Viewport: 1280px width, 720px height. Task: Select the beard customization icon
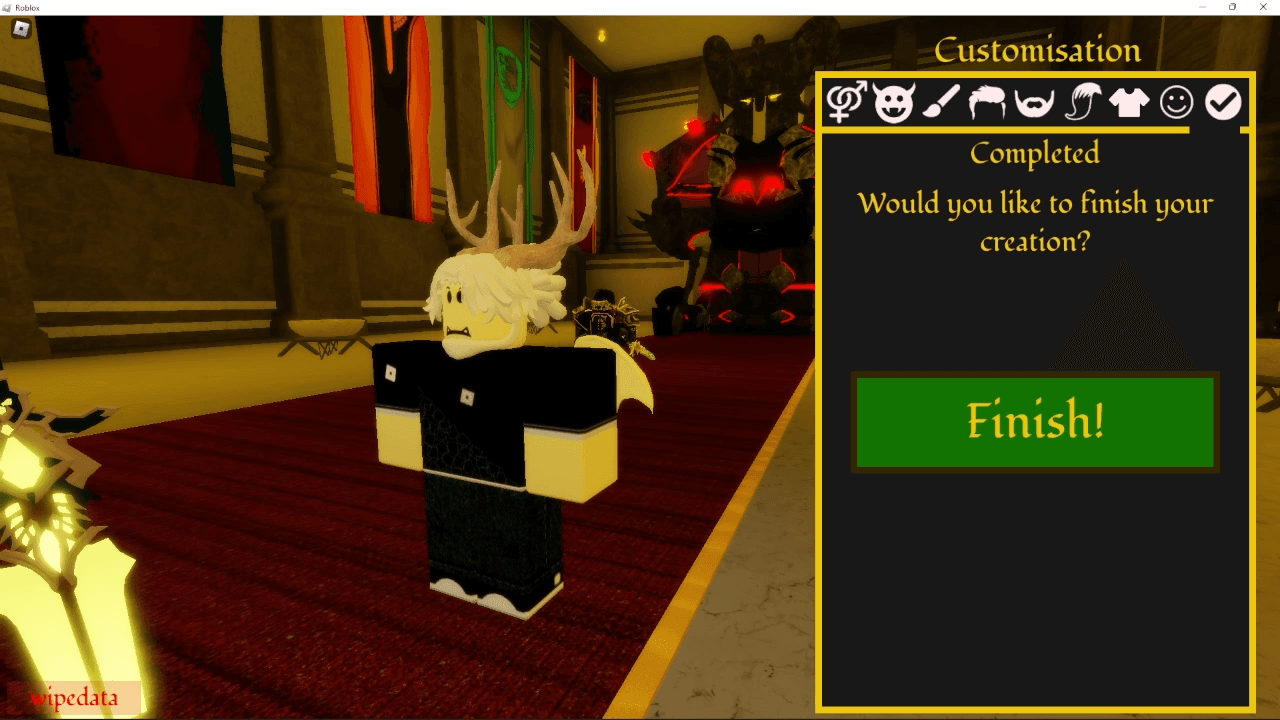(1034, 103)
